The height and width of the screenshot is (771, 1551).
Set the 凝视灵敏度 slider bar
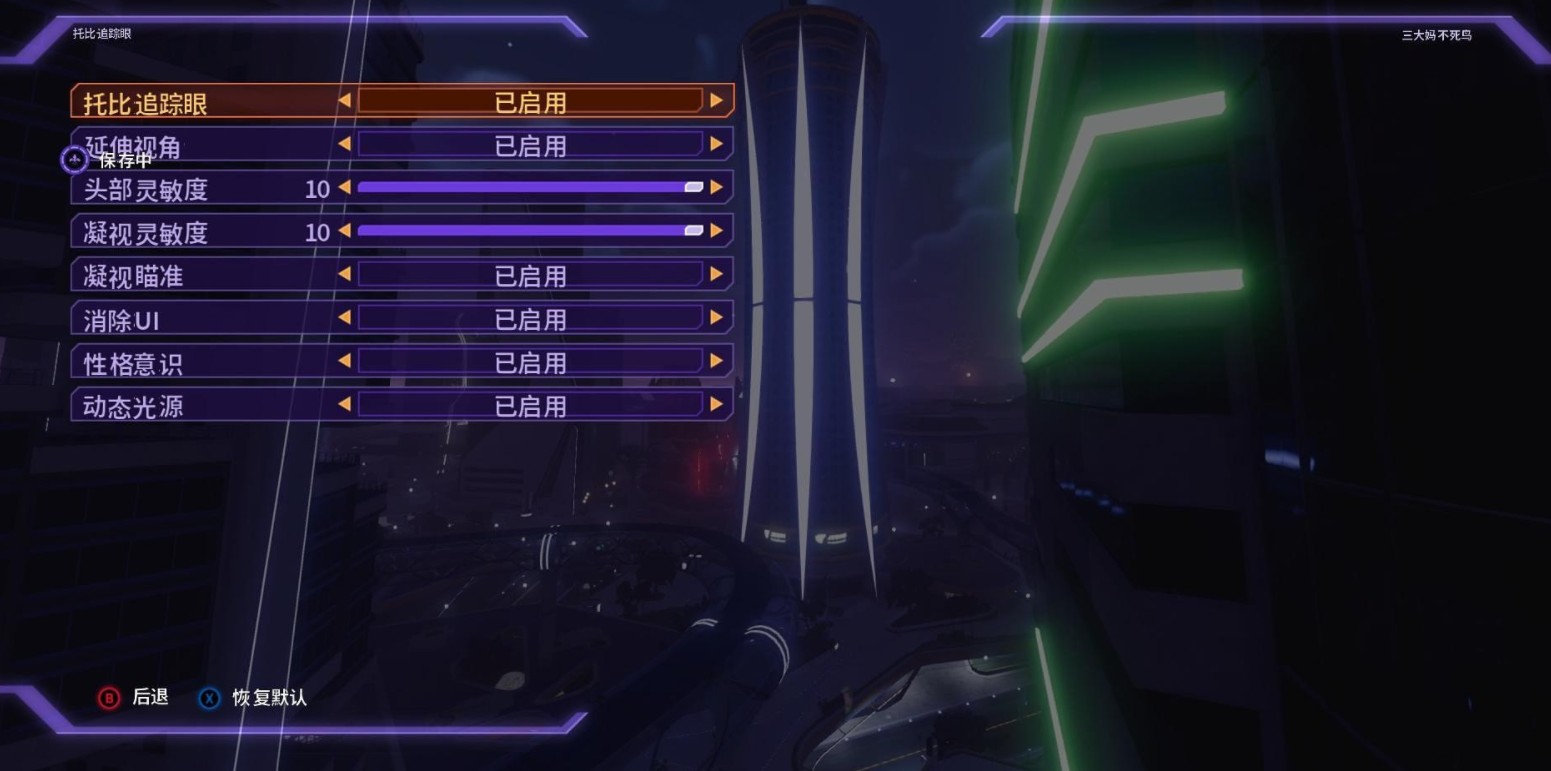(530, 231)
